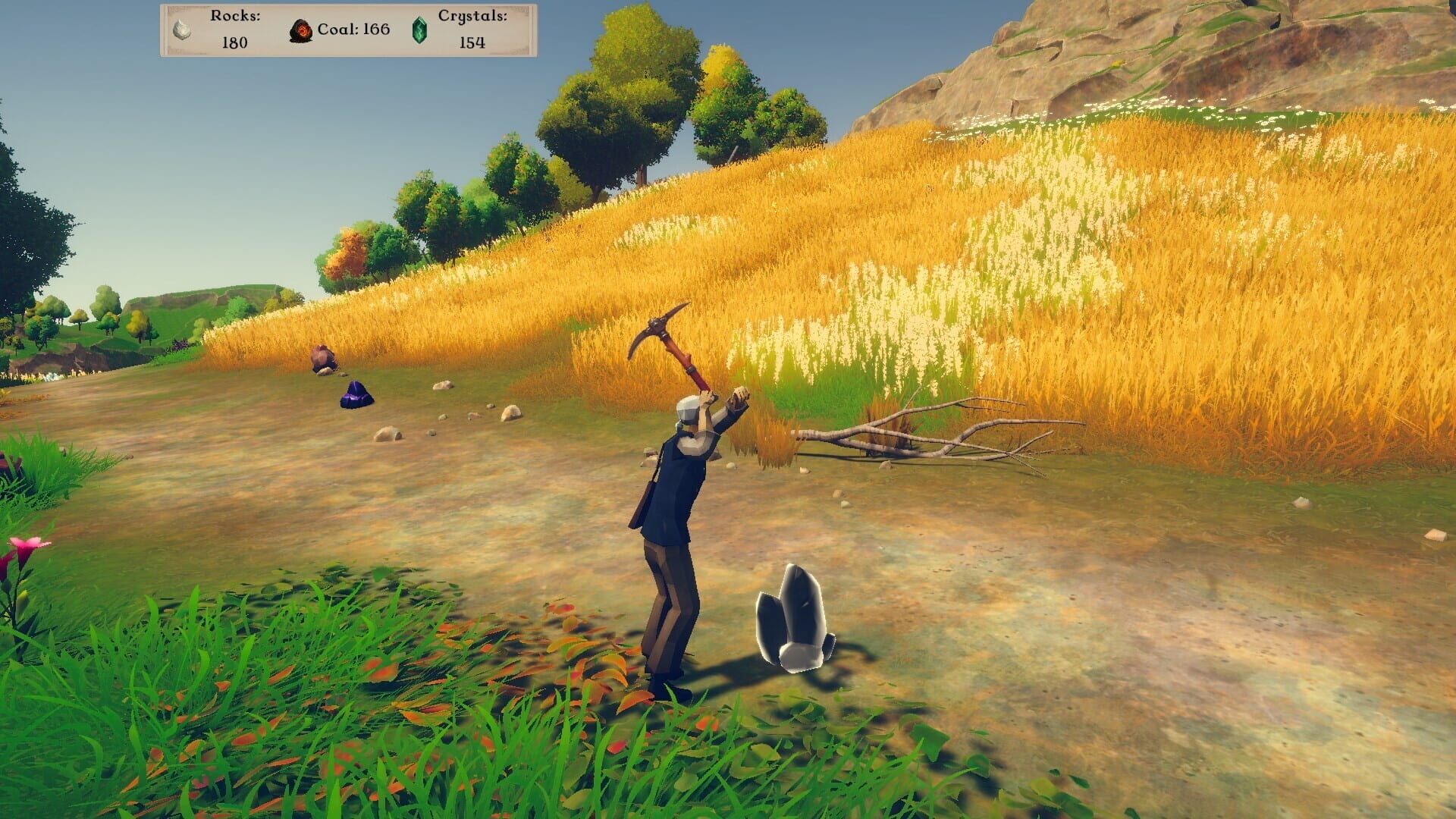
Task: Select the coal rock near the wheat field
Action: (x=322, y=358)
